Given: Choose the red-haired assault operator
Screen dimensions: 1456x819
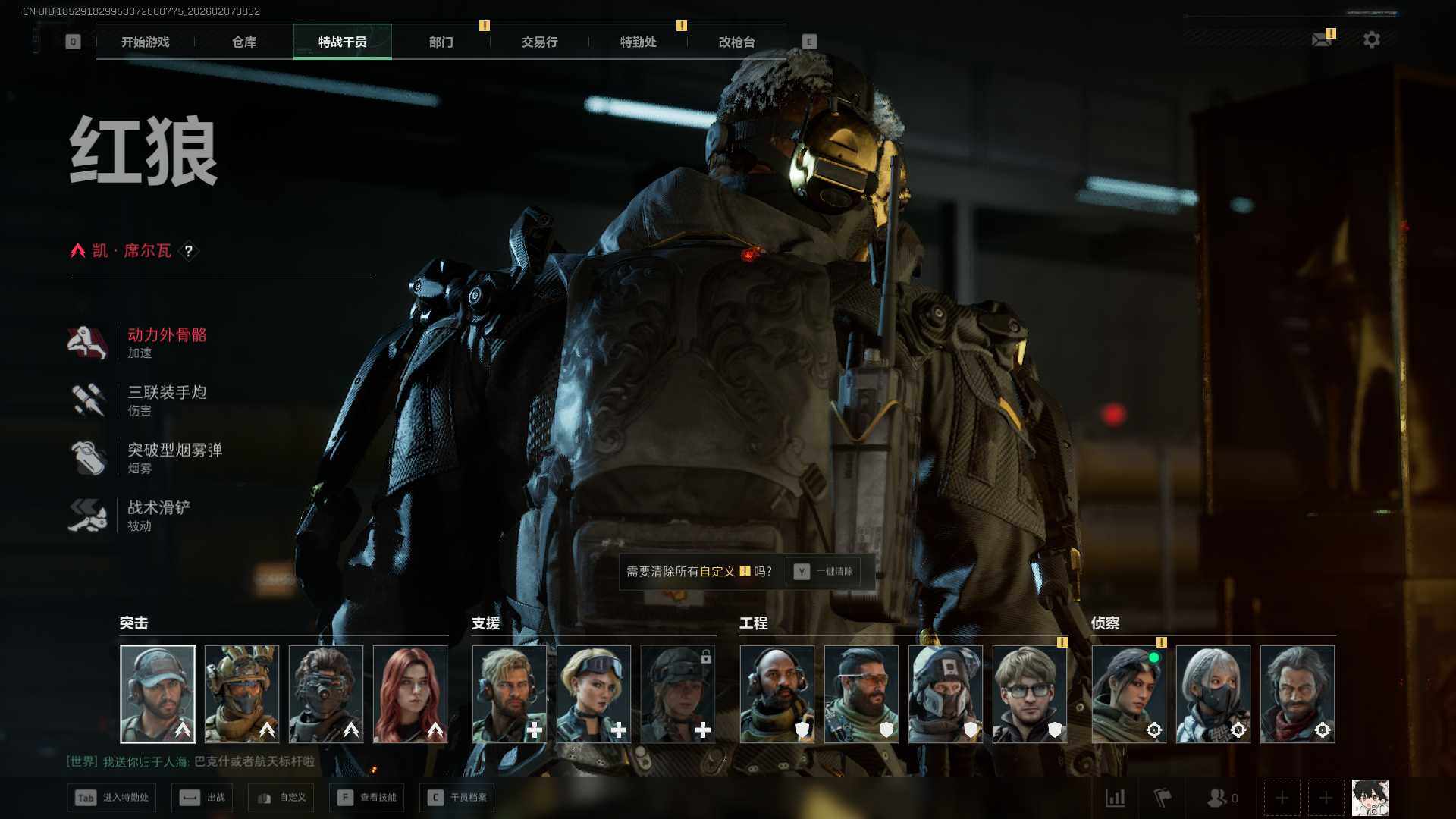Looking at the screenshot, I should click(x=410, y=694).
